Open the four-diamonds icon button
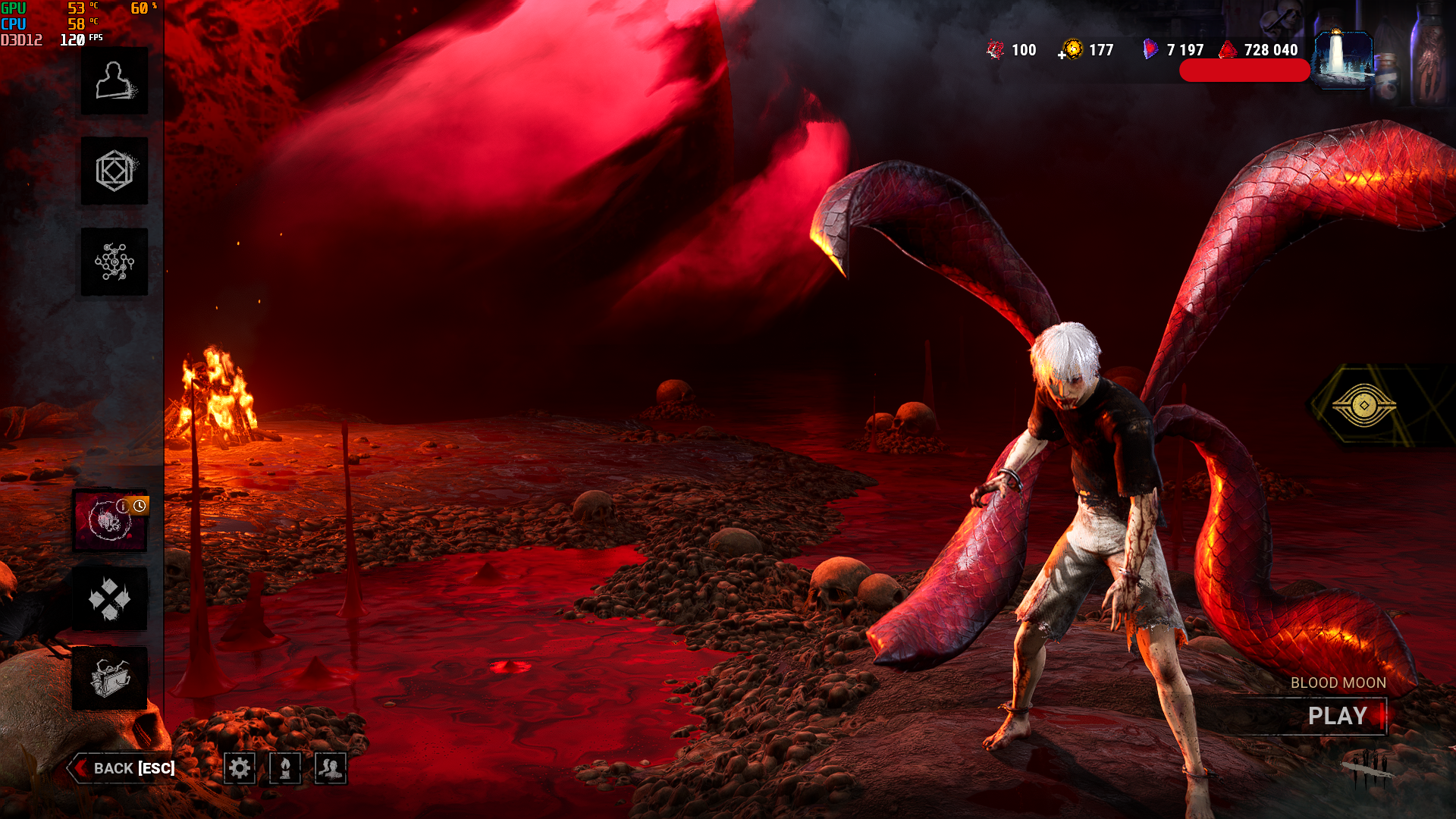 point(110,599)
